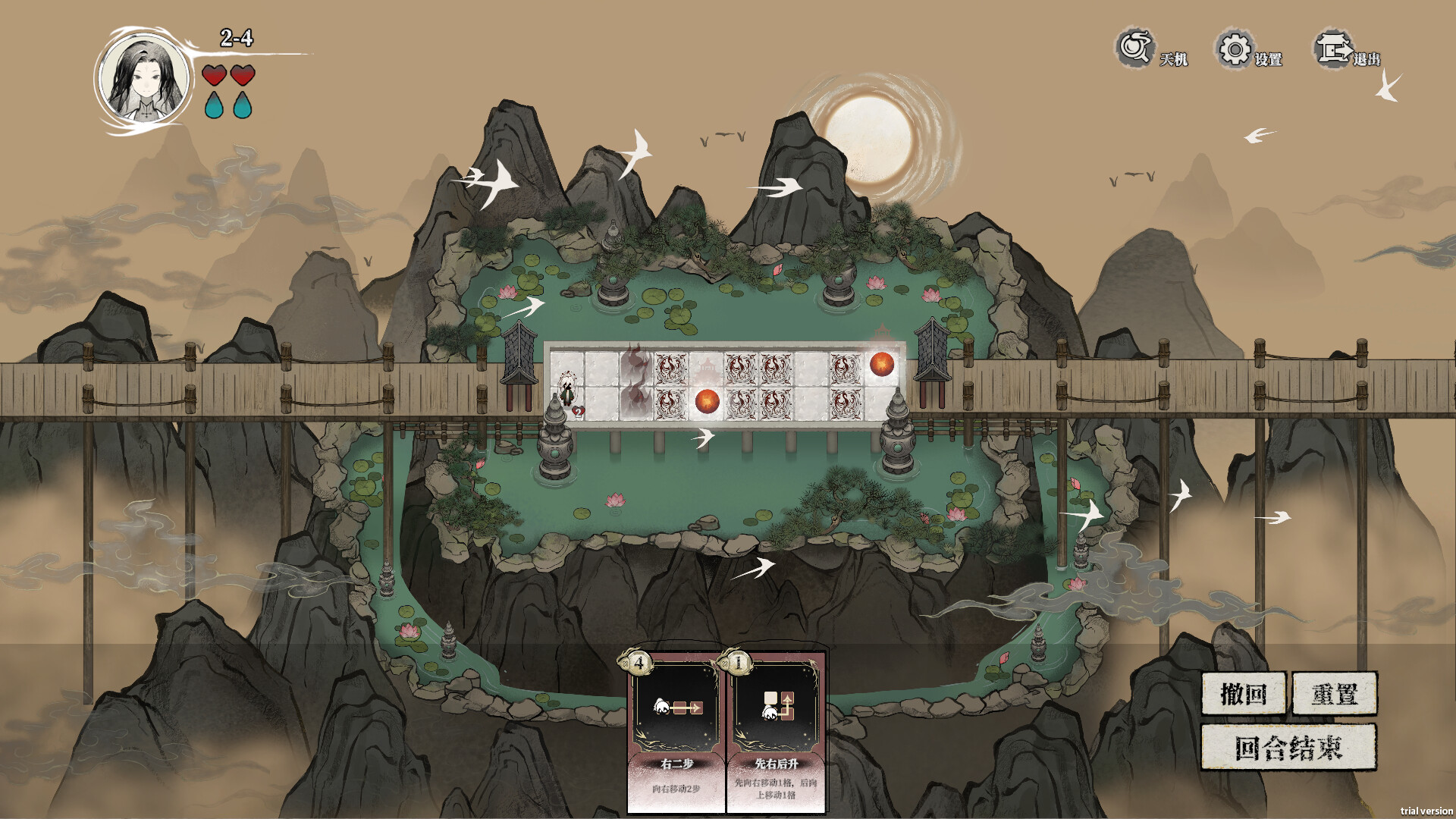
Task: Choose the 先右后升 movement card
Action: coord(777,731)
